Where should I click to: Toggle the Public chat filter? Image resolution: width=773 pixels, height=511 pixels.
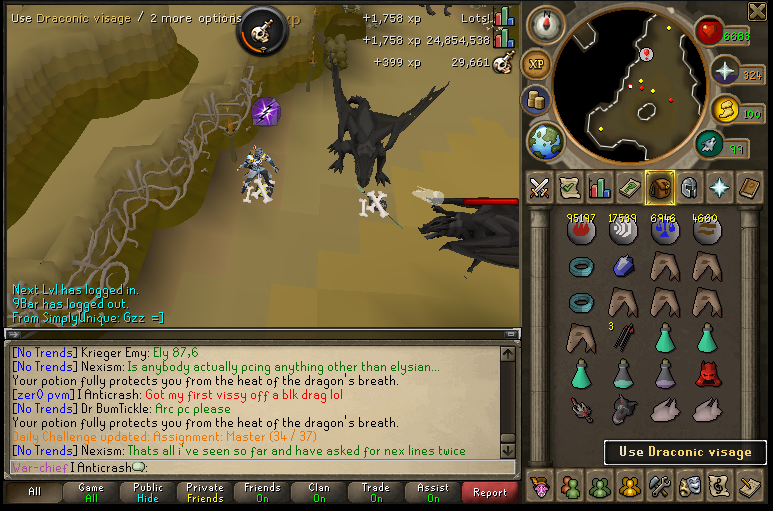[x=148, y=492]
